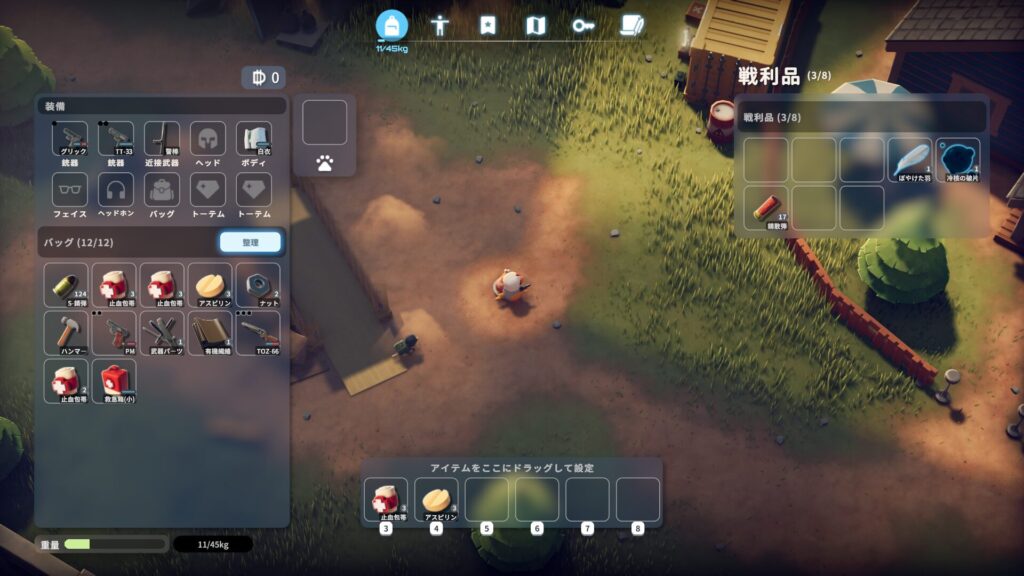The height and width of the screenshot is (576, 1024).
Task: Choose the TOZ-66 shotgun in the bag
Action: click(258, 333)
